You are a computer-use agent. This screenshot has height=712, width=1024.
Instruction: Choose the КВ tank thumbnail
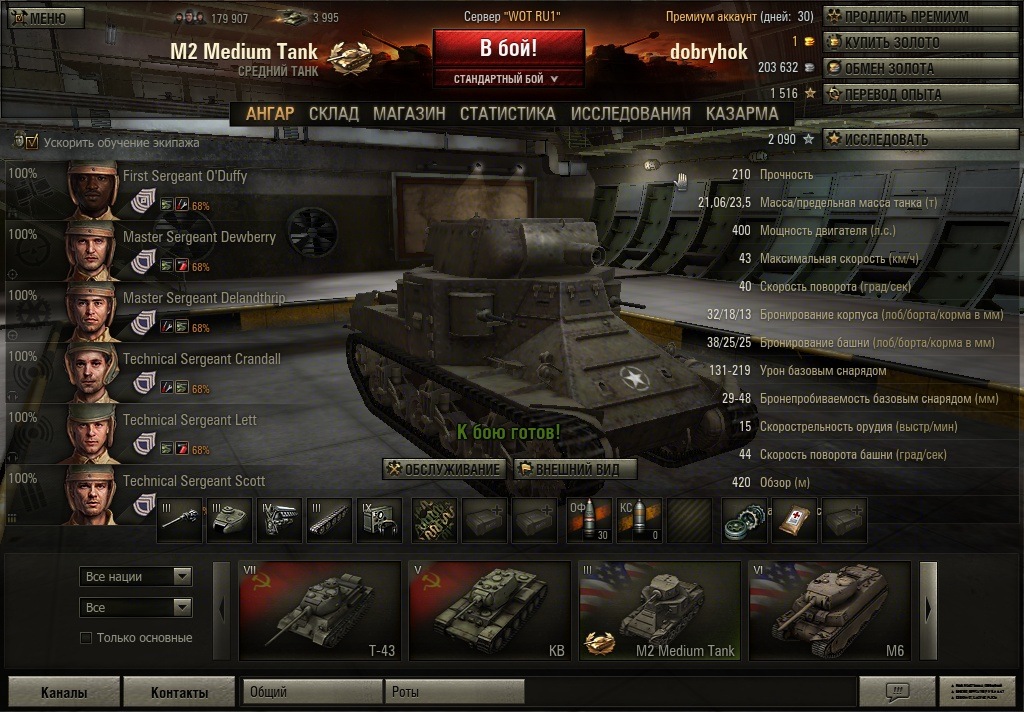489,610
